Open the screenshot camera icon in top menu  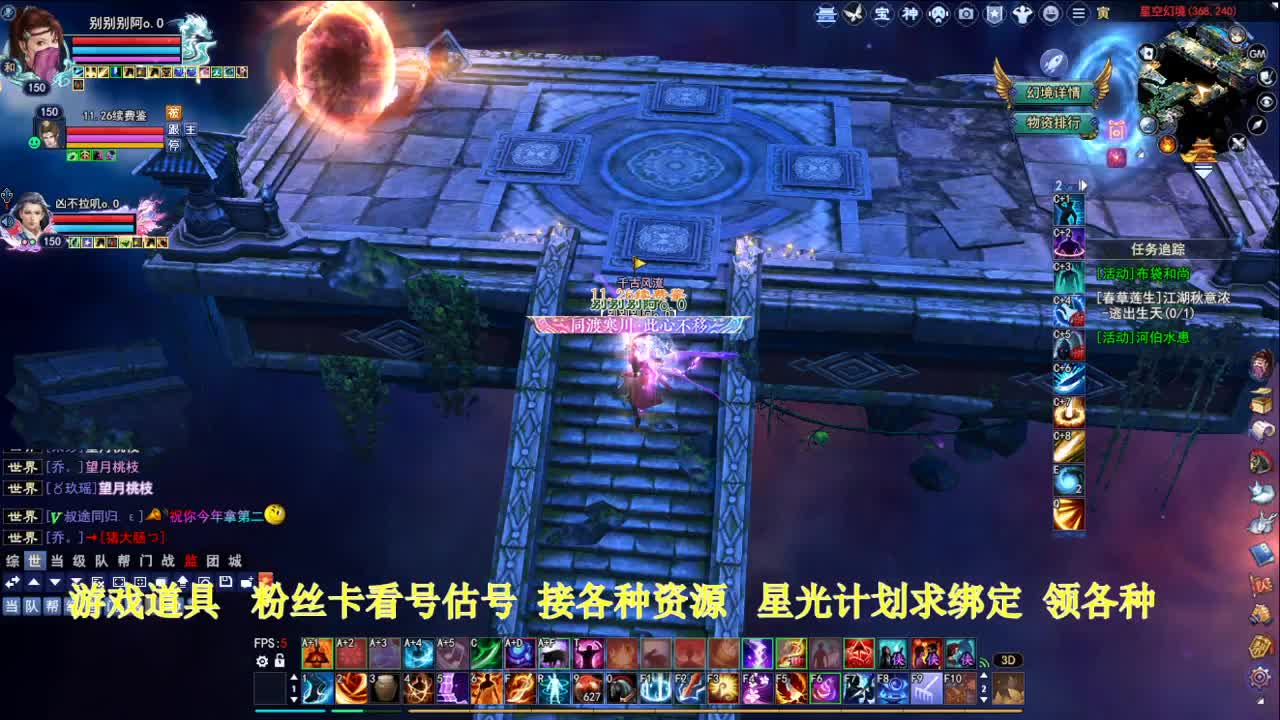click(x=966, y=14)
